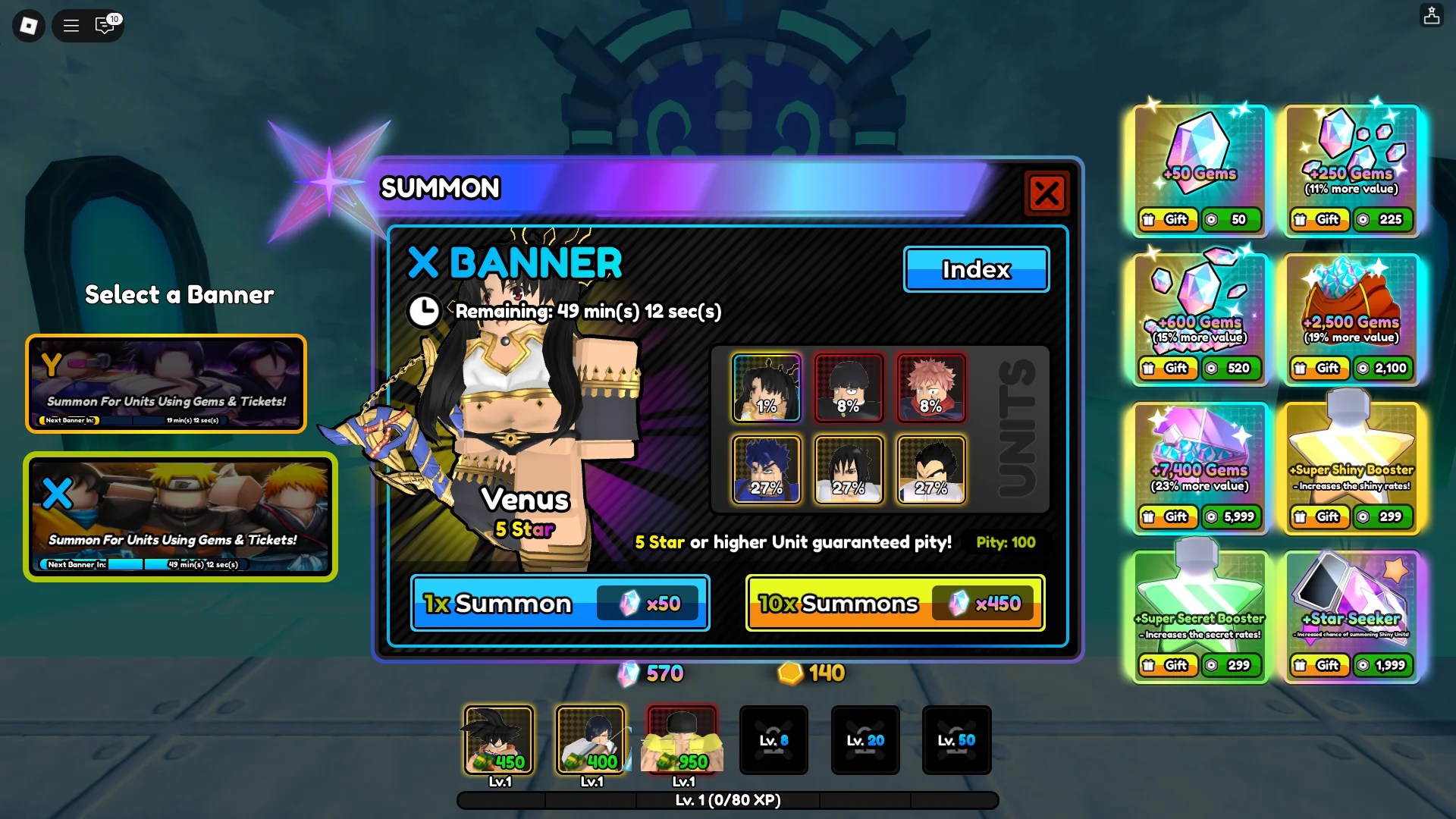Open the Index panel
Image resolution: width=1456 pixels, height=819 pixels.
pos(976,269)
